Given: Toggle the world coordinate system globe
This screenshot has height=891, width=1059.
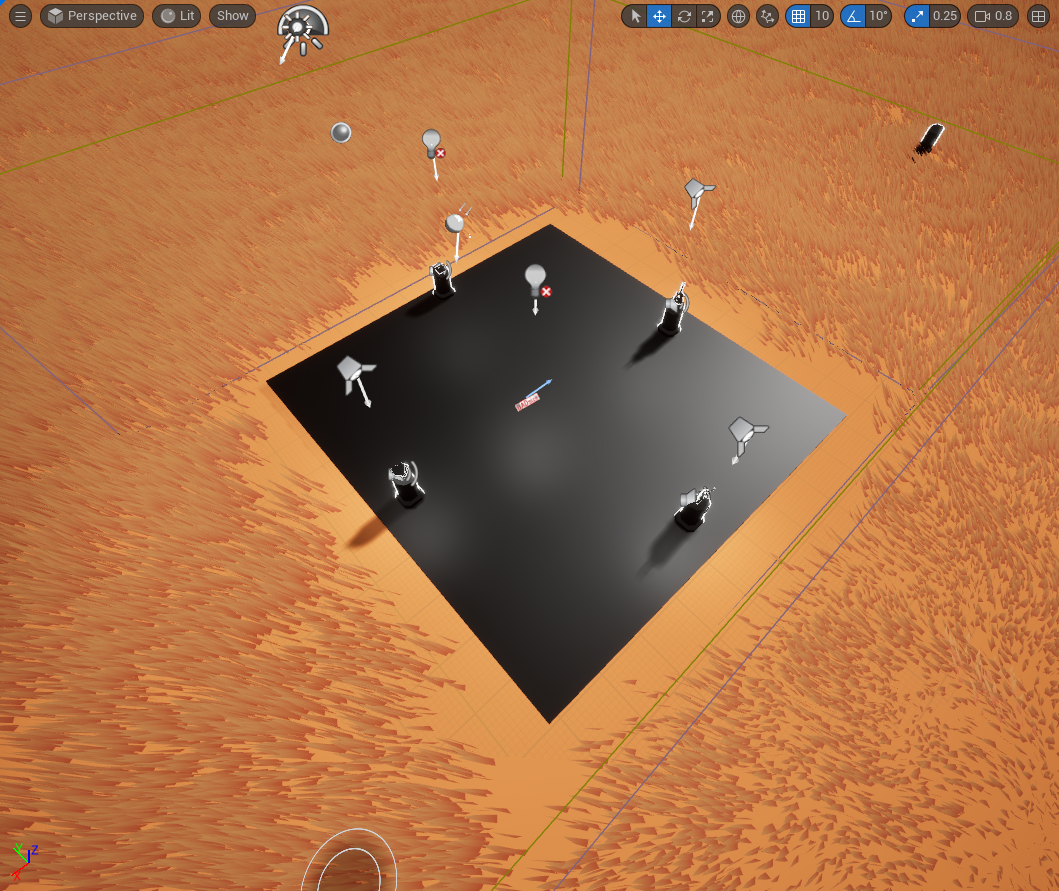Looking at the screenshot, I should click(738, 16).
